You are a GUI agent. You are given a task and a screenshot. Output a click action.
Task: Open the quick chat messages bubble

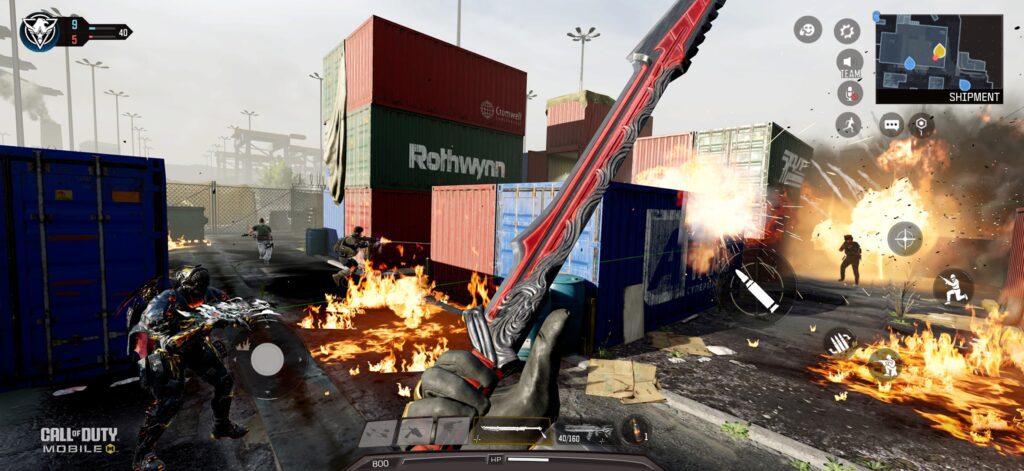click(891, 125)
